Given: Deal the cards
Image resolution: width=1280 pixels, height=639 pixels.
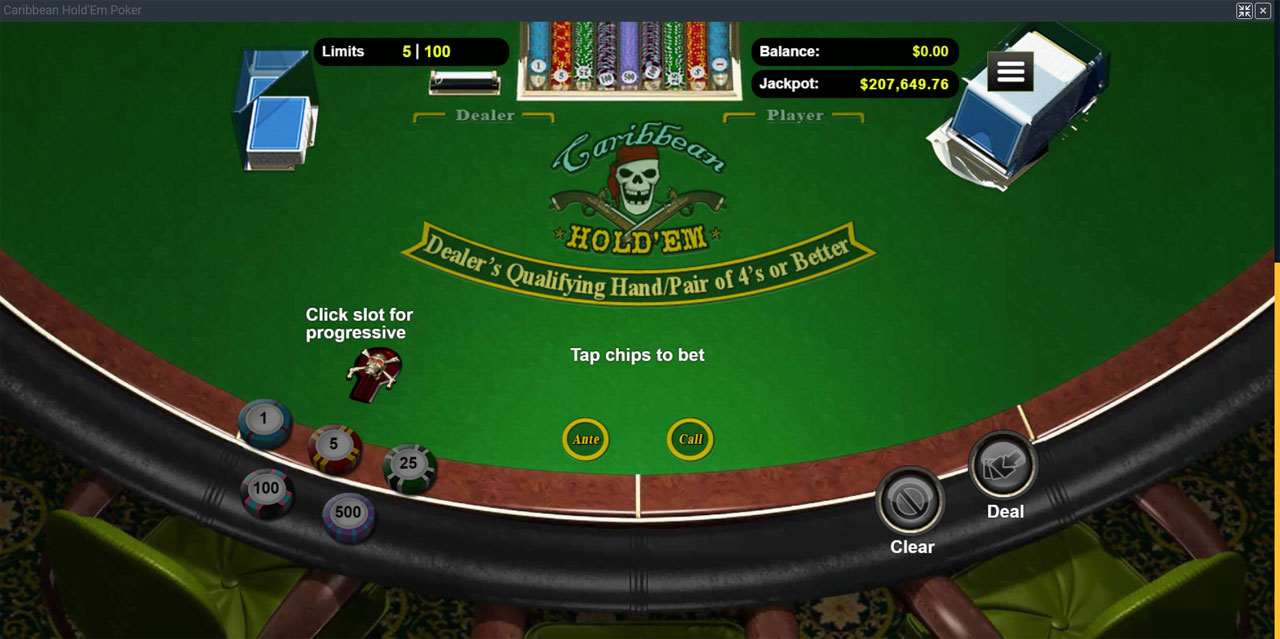Looking at the screenshot, I should (1002, 467).
